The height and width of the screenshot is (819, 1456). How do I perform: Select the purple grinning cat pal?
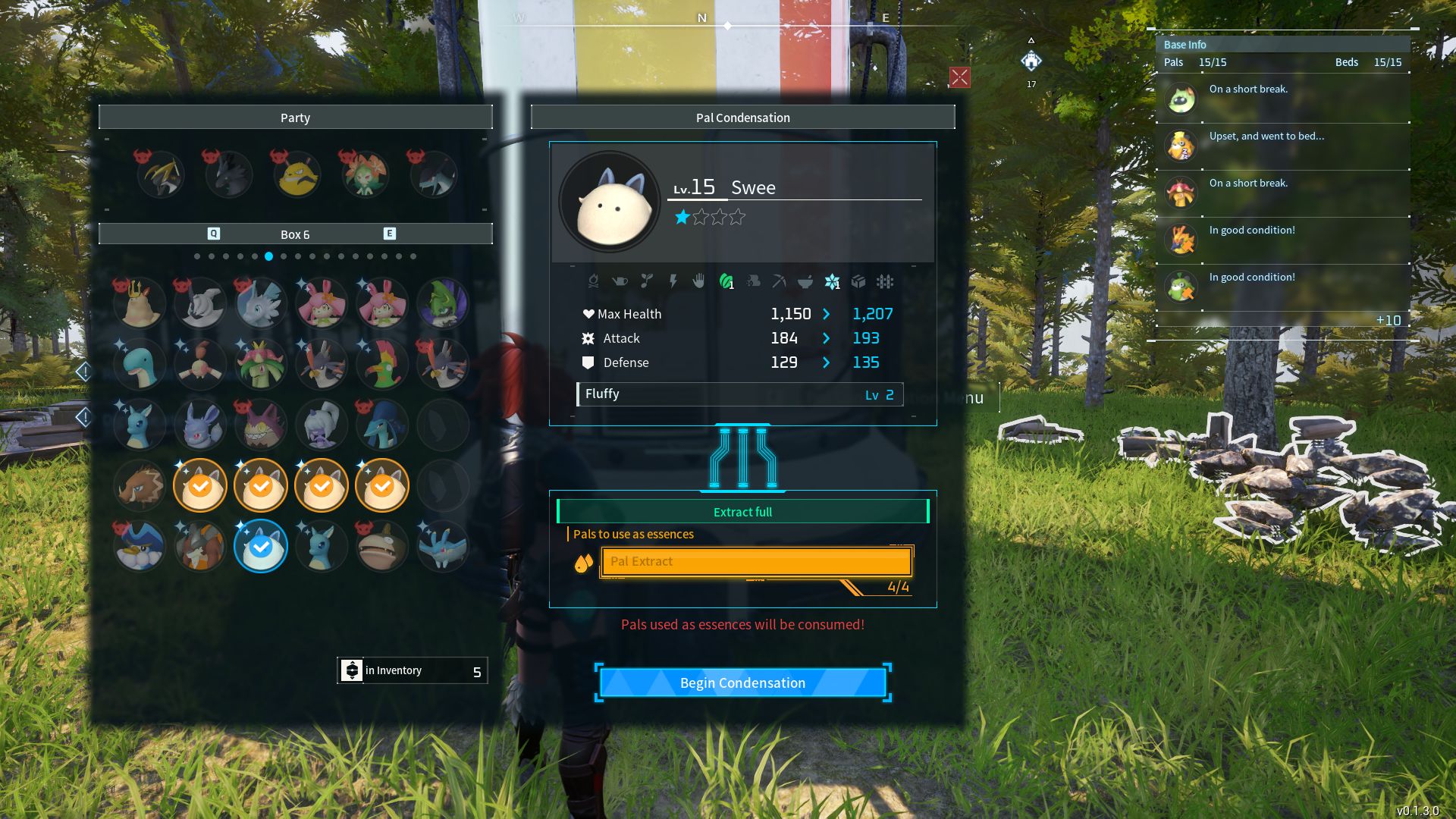(261, 425)
